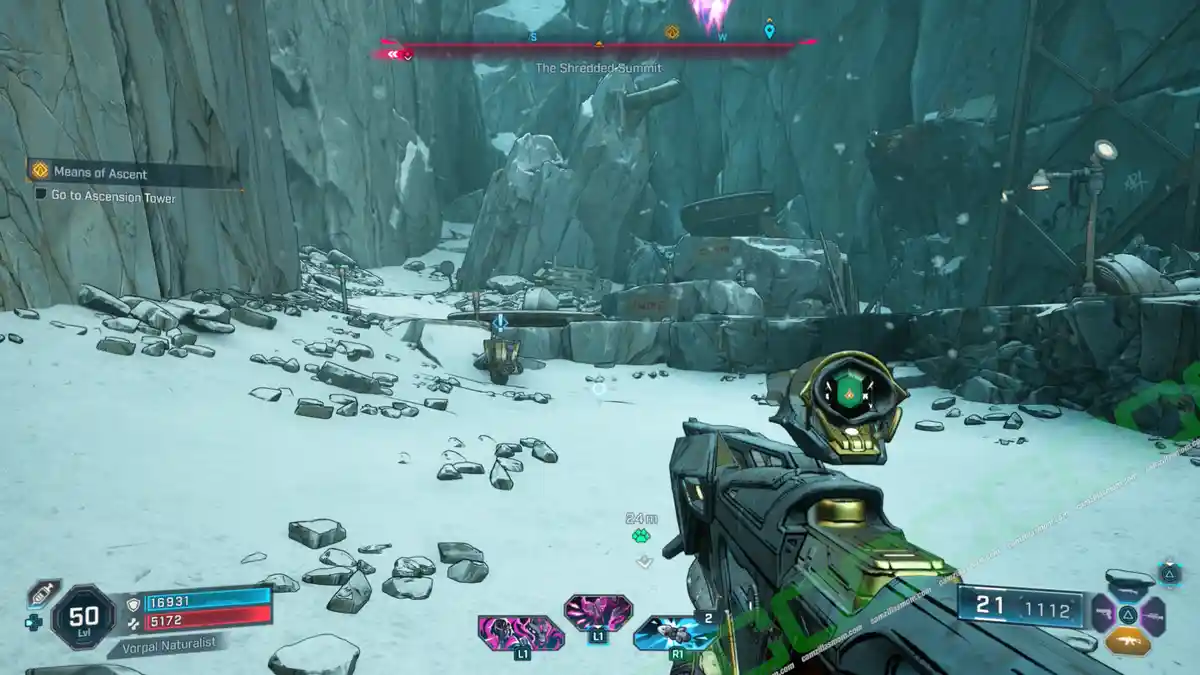Click the orange quest marker on the compass

pyautogui.click(x=672, y=32)
